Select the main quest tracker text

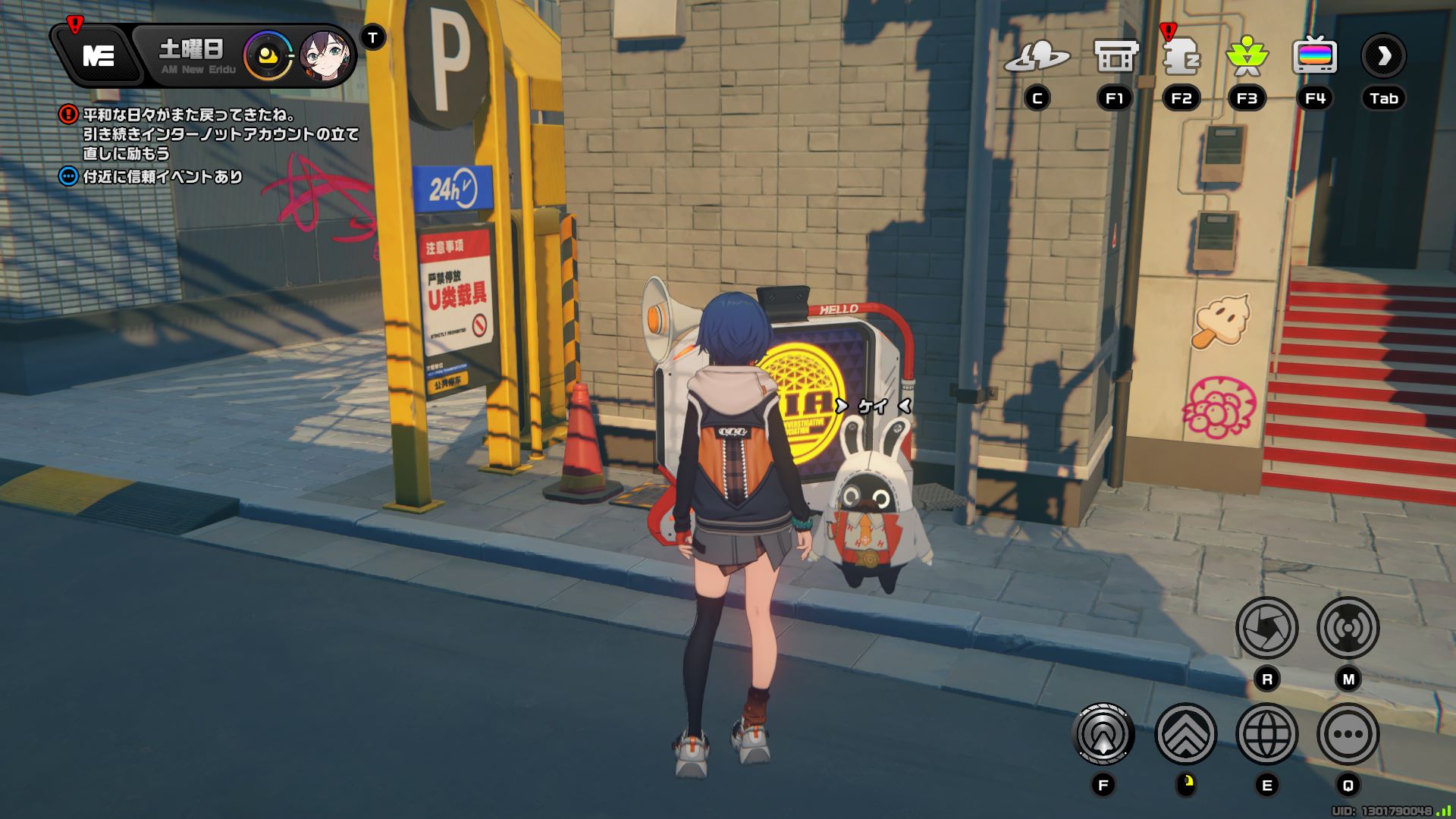(220, 134)
